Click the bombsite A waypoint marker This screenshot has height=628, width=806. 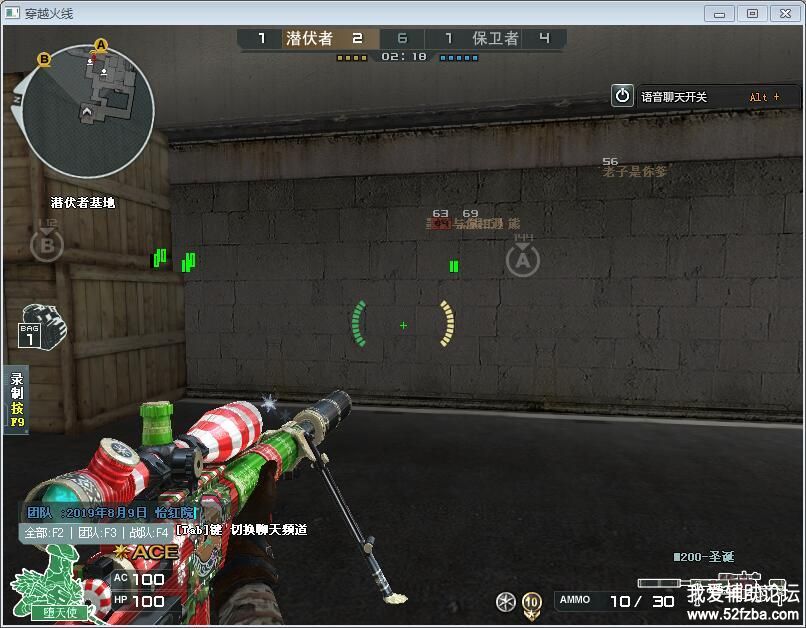[522, 261]
